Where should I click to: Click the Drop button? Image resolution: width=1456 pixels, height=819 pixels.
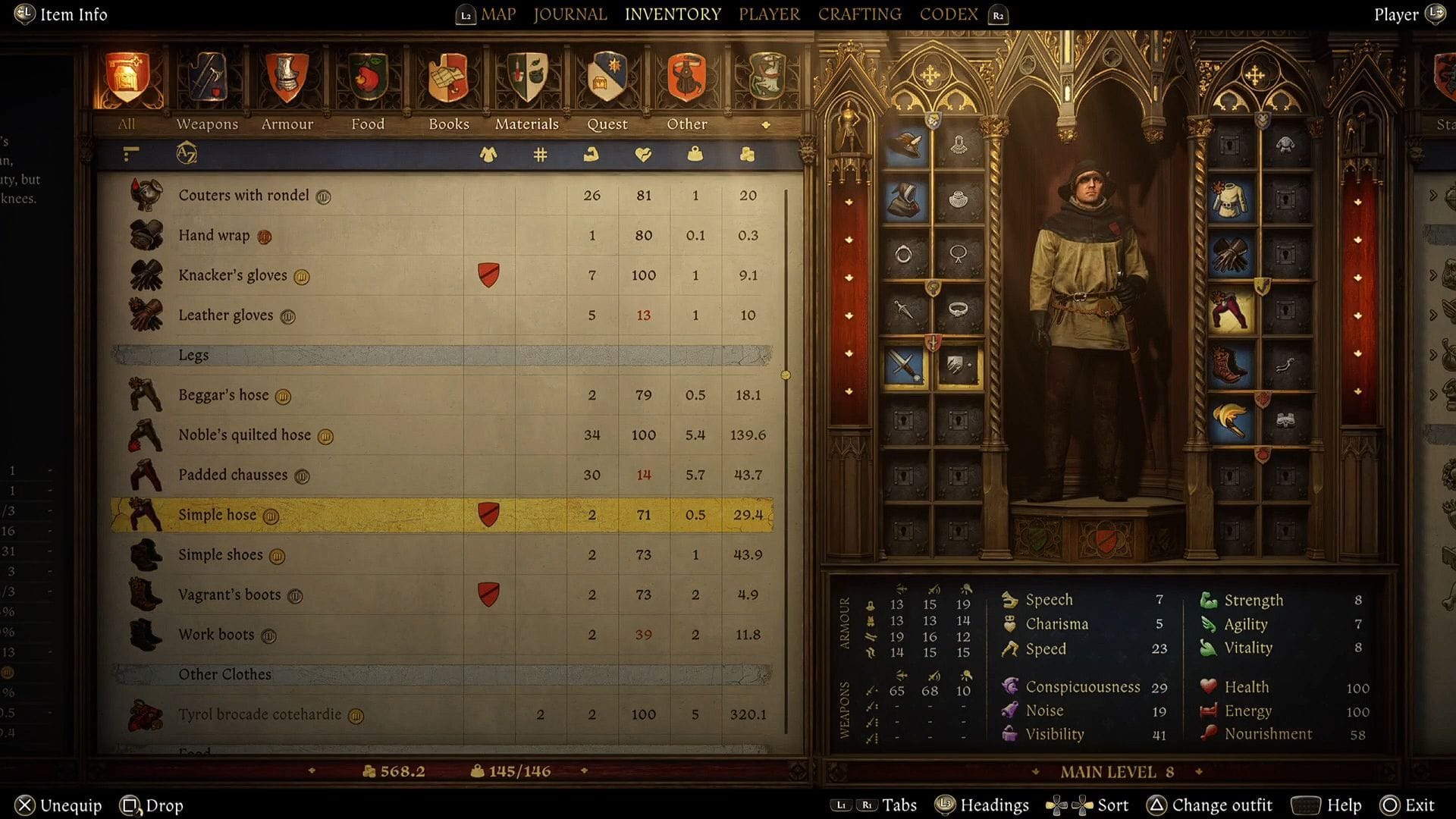[x=151, y=805]
